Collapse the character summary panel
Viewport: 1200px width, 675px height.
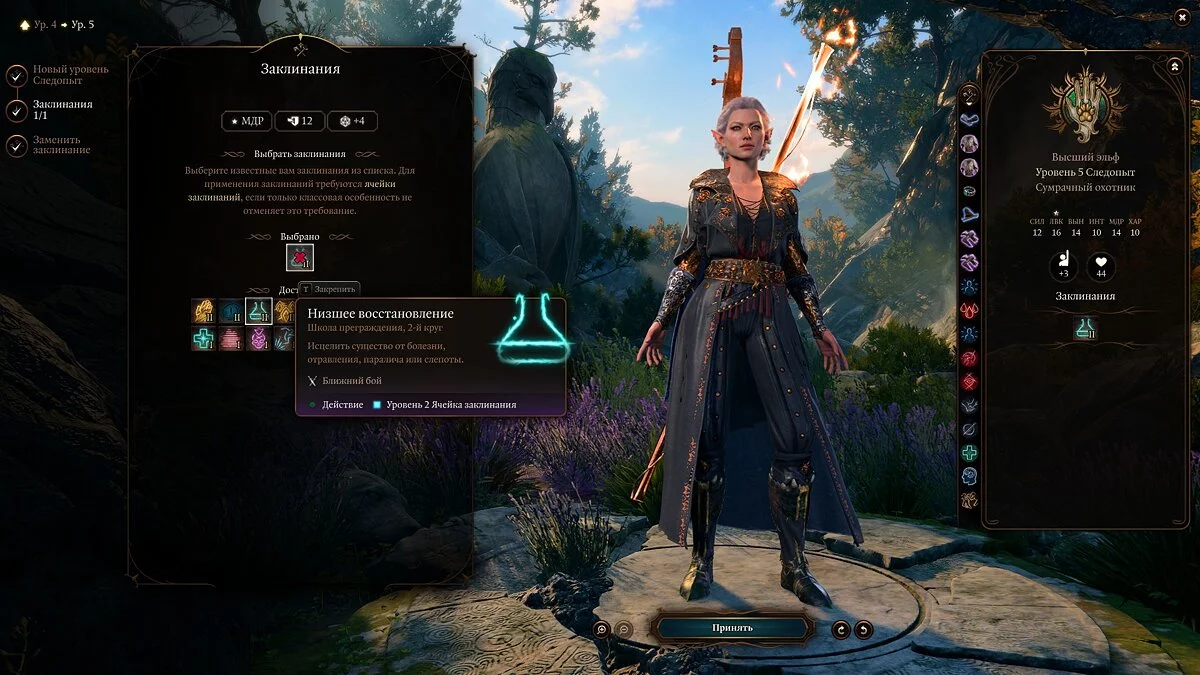pos(1175,66)
